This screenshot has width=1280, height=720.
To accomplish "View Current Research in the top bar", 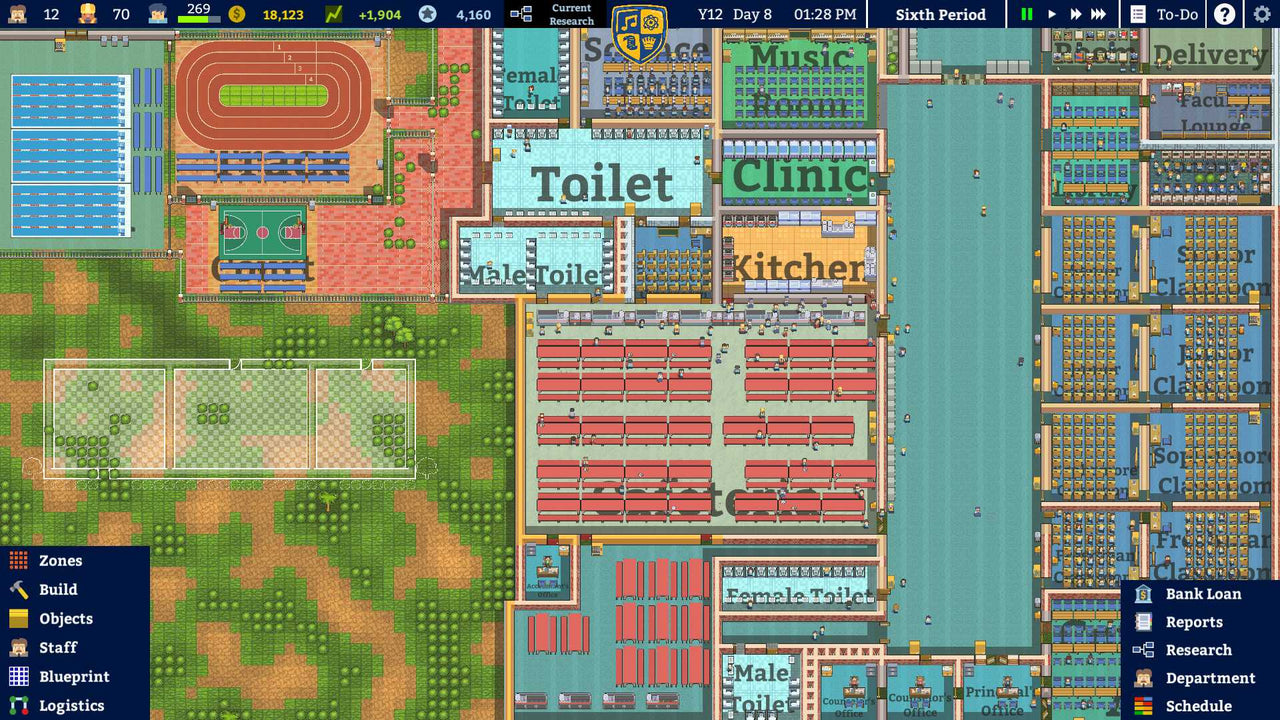I will [x=558, y=14].
